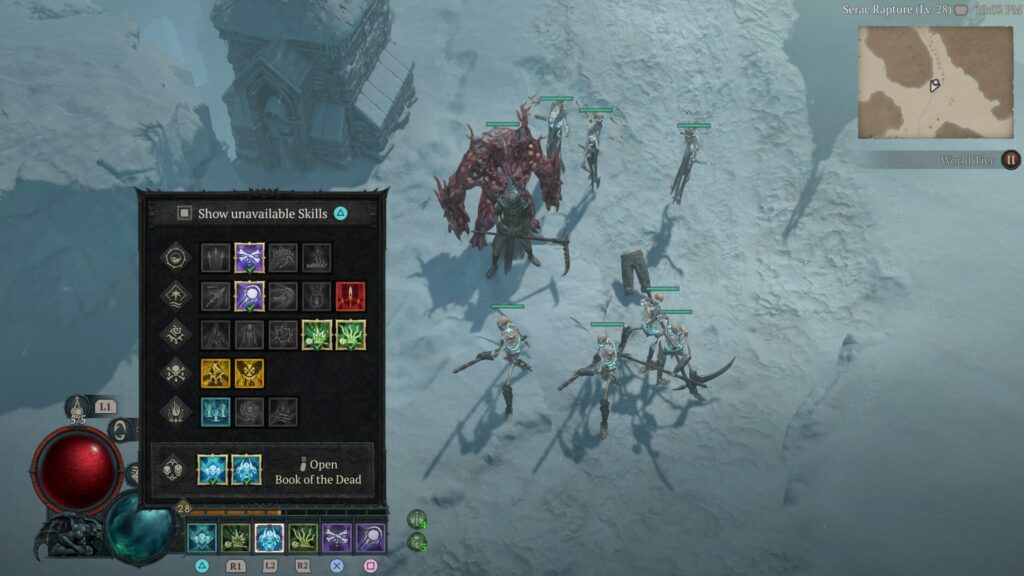
Task: Open the minimap
Action: click(935, 82)
